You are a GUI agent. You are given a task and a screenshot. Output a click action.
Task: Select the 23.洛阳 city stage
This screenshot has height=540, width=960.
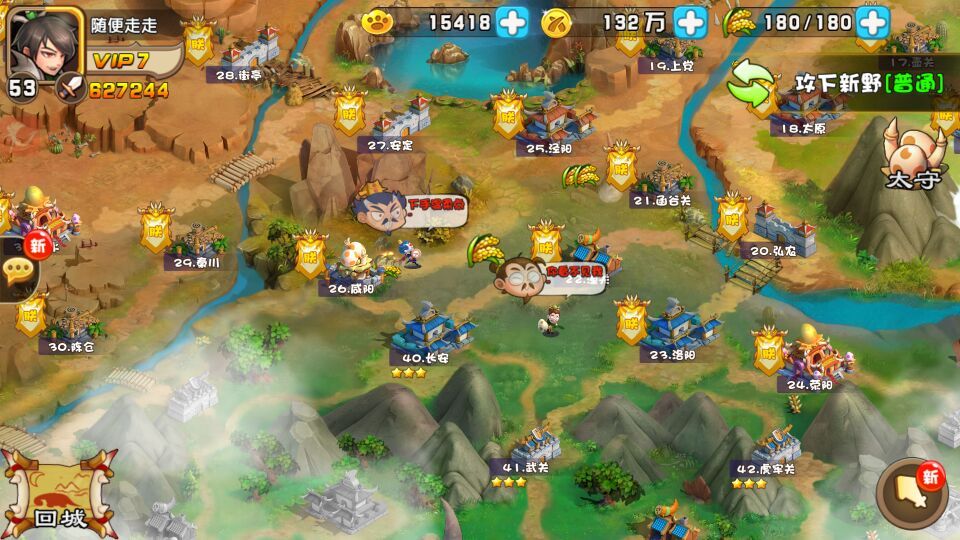point(680,326)
